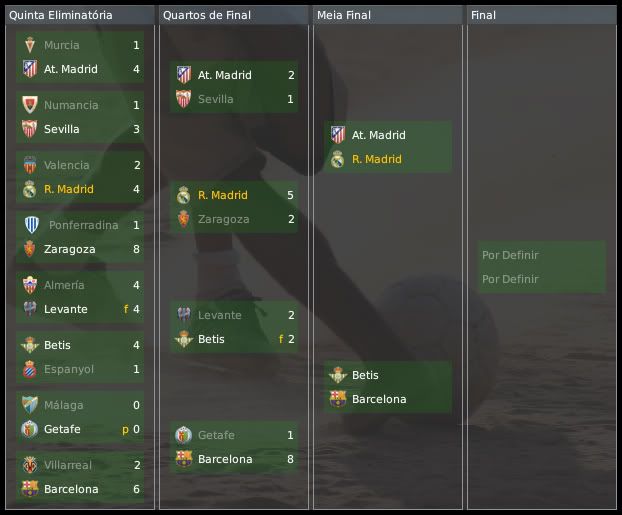Select Barcelona in the Meia Final tie
This screenshot has width=622, height=515.
tap(379, 399)
